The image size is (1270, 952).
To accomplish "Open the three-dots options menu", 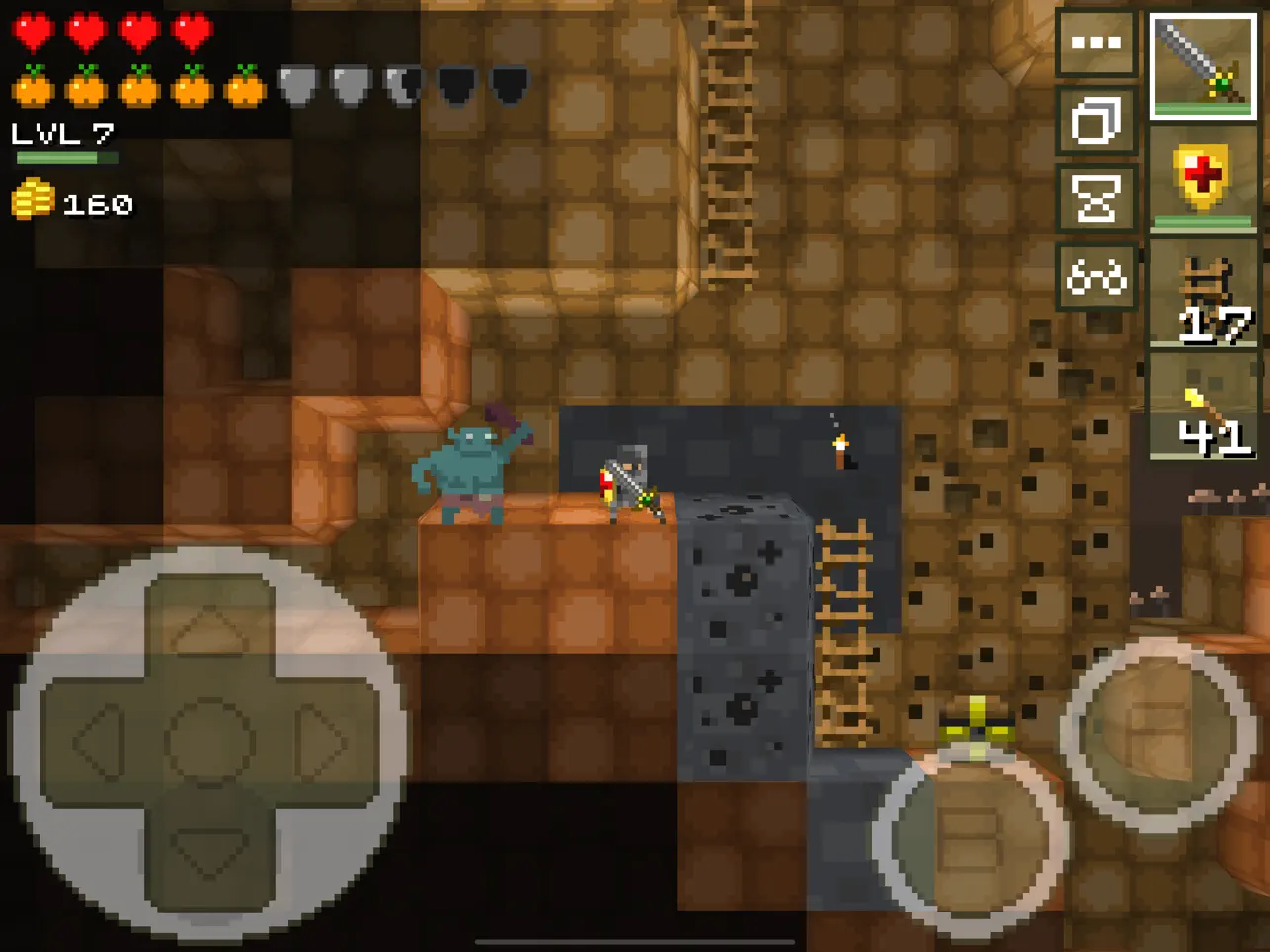I will tap(1096, 44).
